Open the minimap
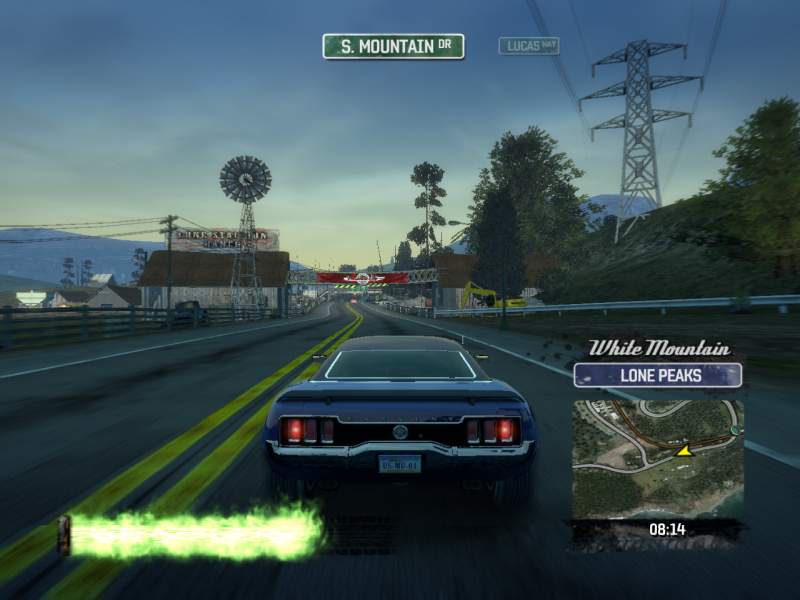The image size is (800, 600). click(x=657, y=459)
